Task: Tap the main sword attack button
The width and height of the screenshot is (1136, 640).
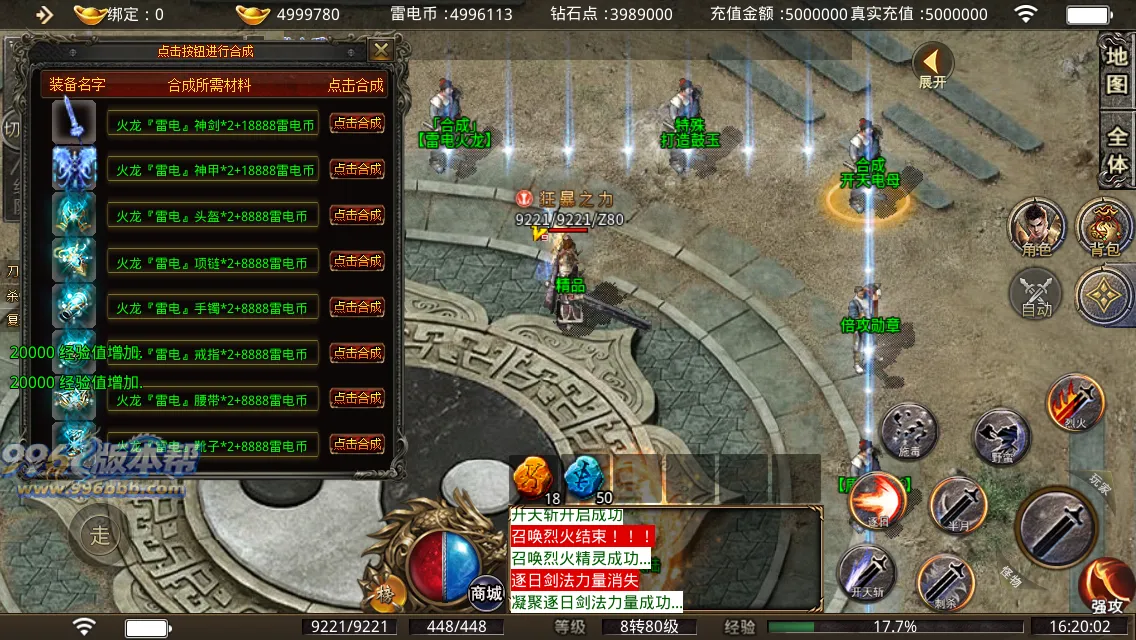Action: click(x=1058, y=525)
